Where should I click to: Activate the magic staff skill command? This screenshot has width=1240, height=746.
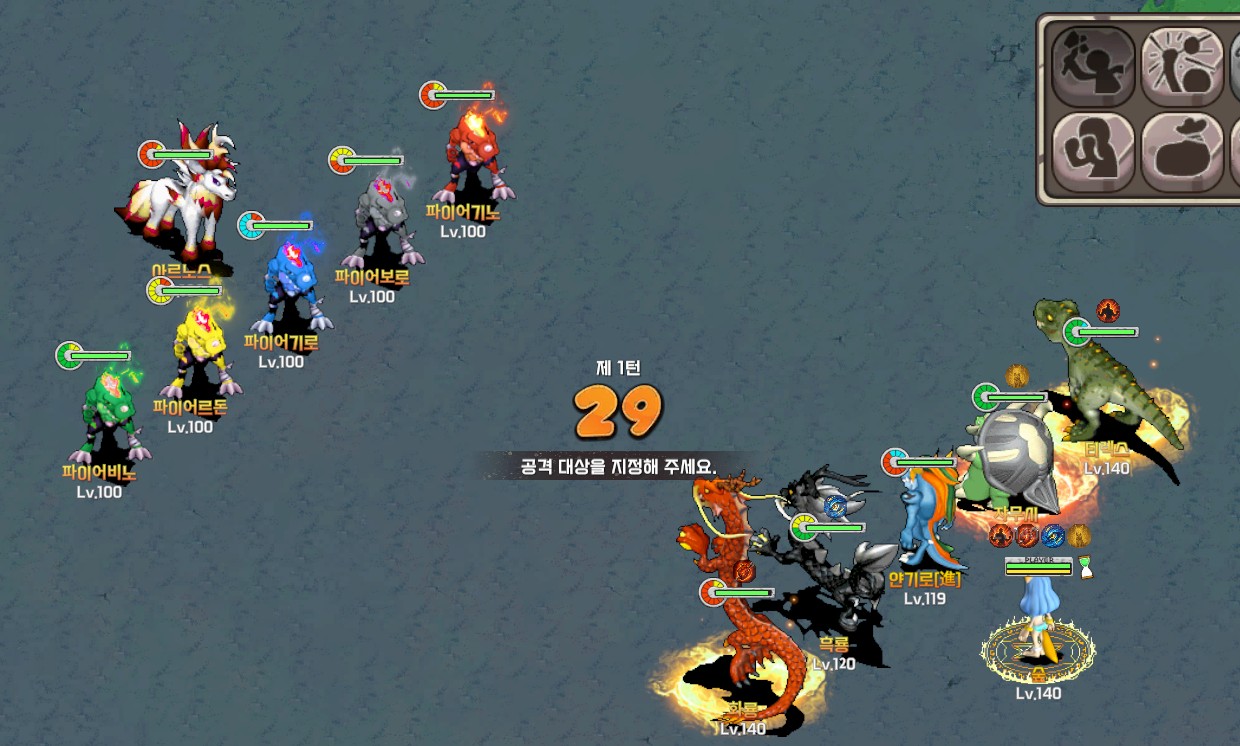tap(1182, 66)
